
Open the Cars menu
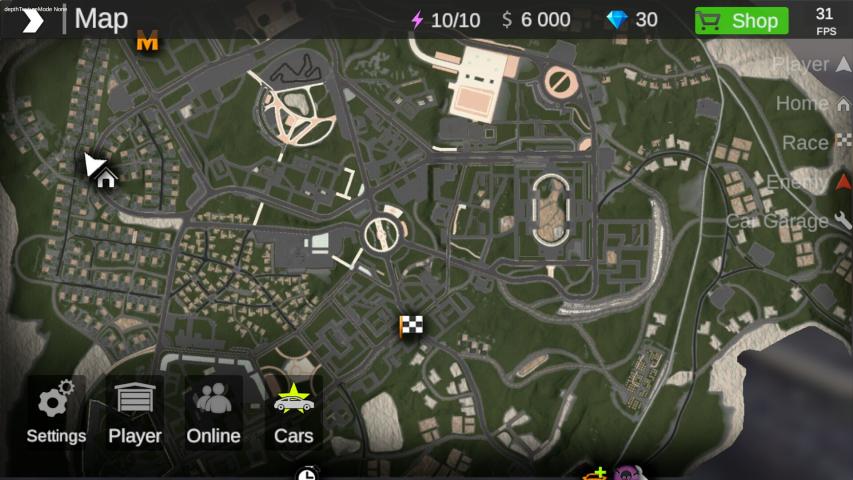(294, 412)
